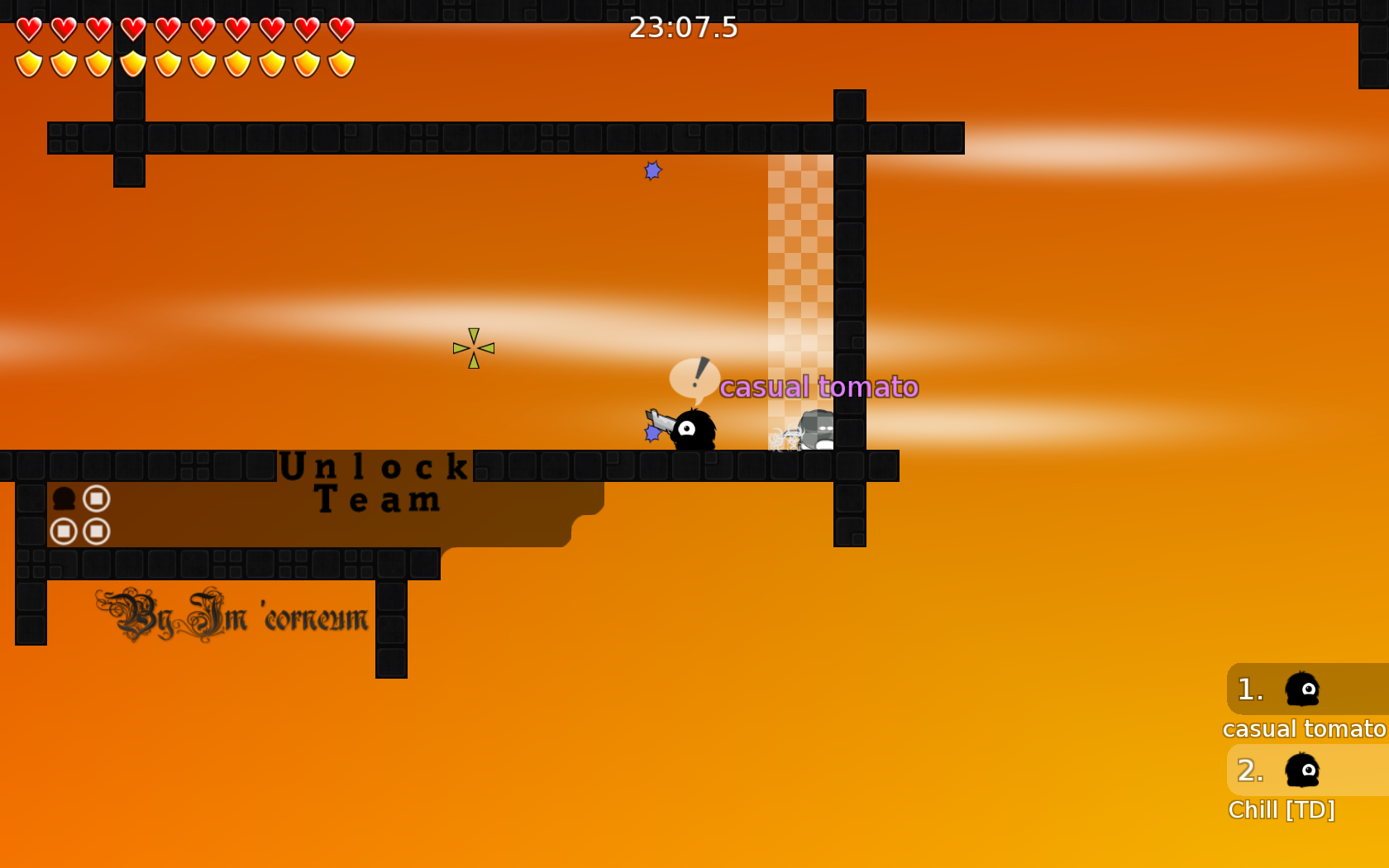Click the purple star pickup near the timer area
1389x868 pixels.
click(x=652, y=170)
